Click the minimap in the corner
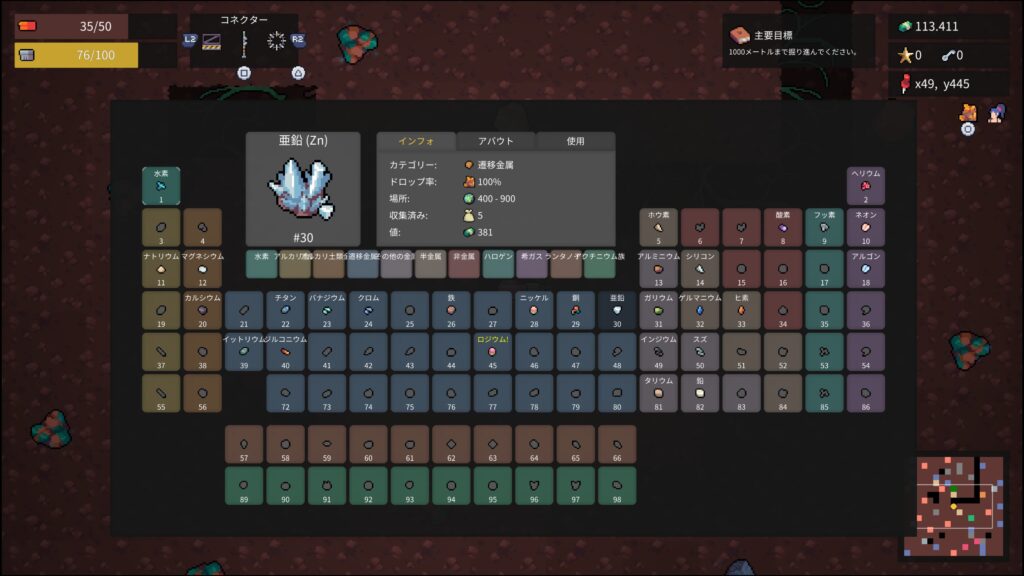 pyautogui.click(x=953, y=505)
